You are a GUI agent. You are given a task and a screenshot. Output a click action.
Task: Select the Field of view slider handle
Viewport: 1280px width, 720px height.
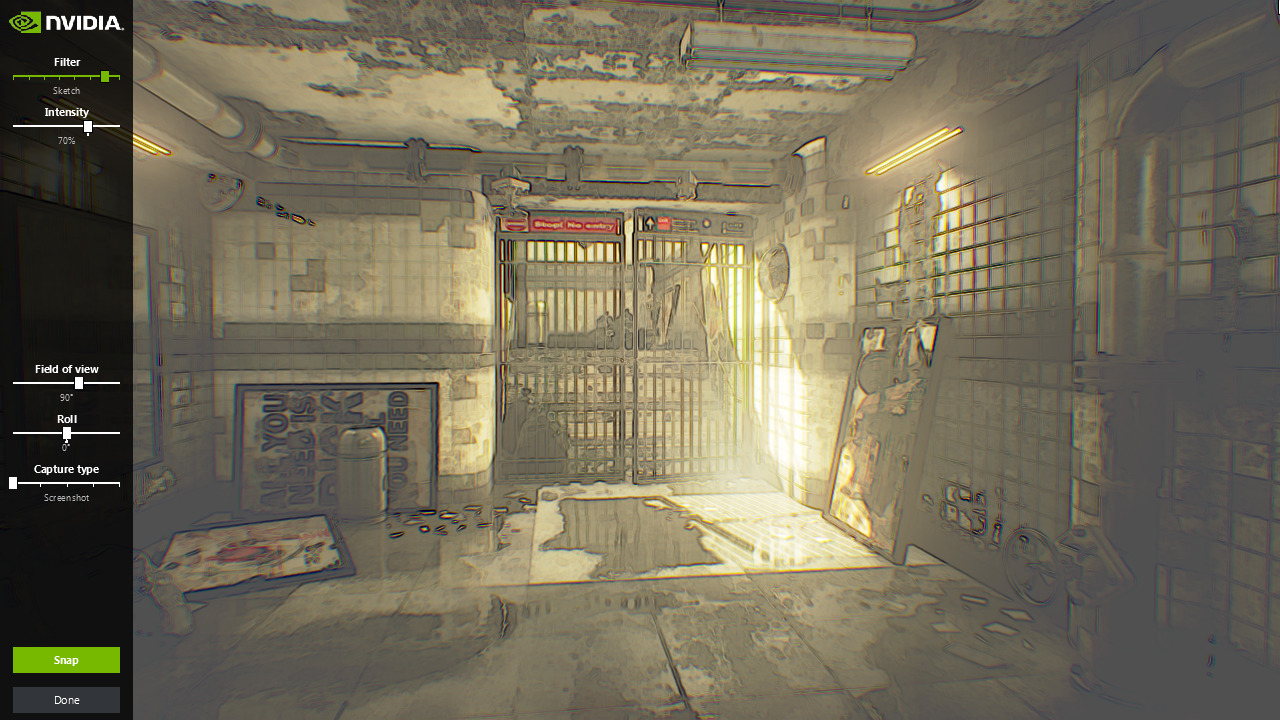[79, 383]
